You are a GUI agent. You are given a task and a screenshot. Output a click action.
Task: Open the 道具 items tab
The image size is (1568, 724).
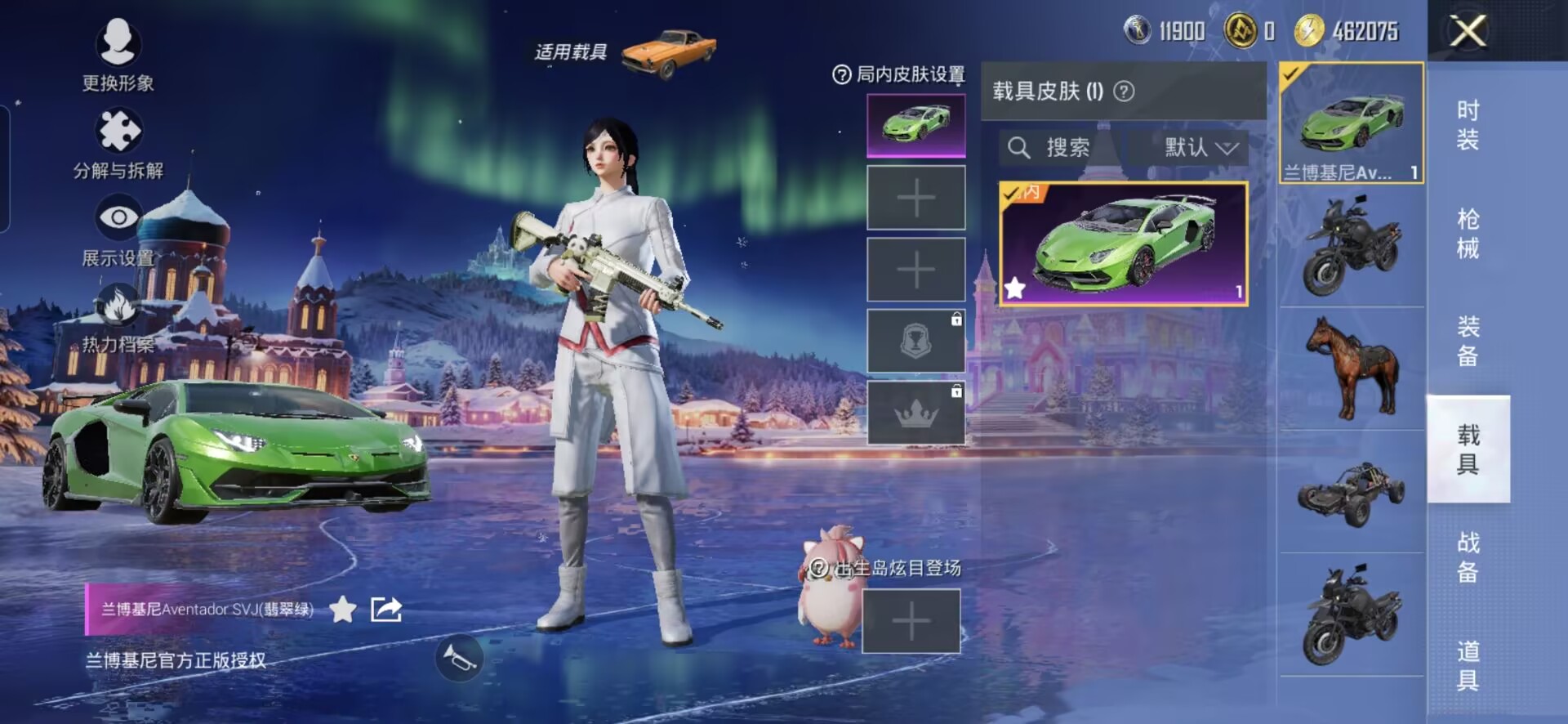click(1468, 665)
